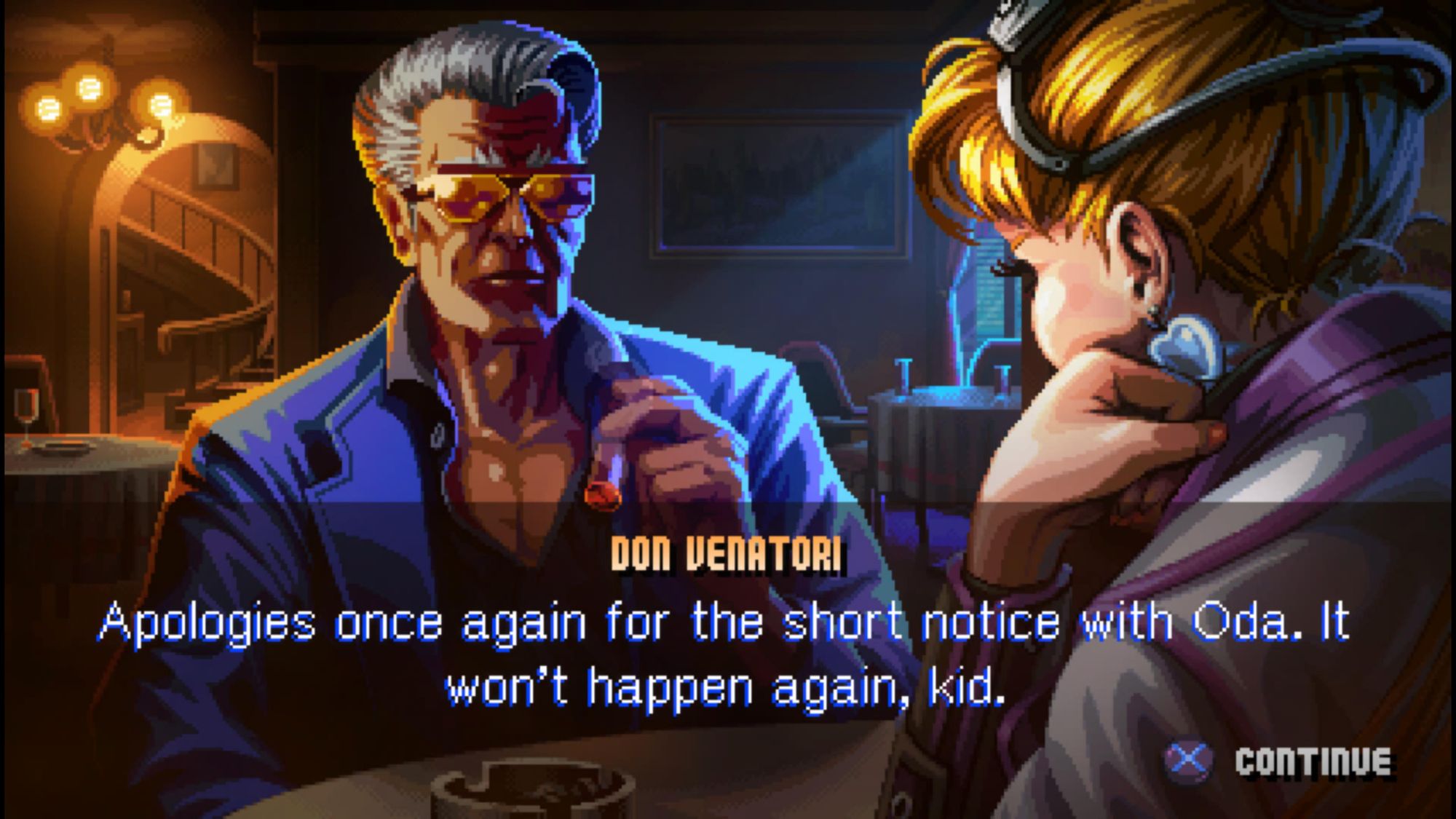
Task: Select Don Venatori's yellow sunglasses
Action: point(502,197)
